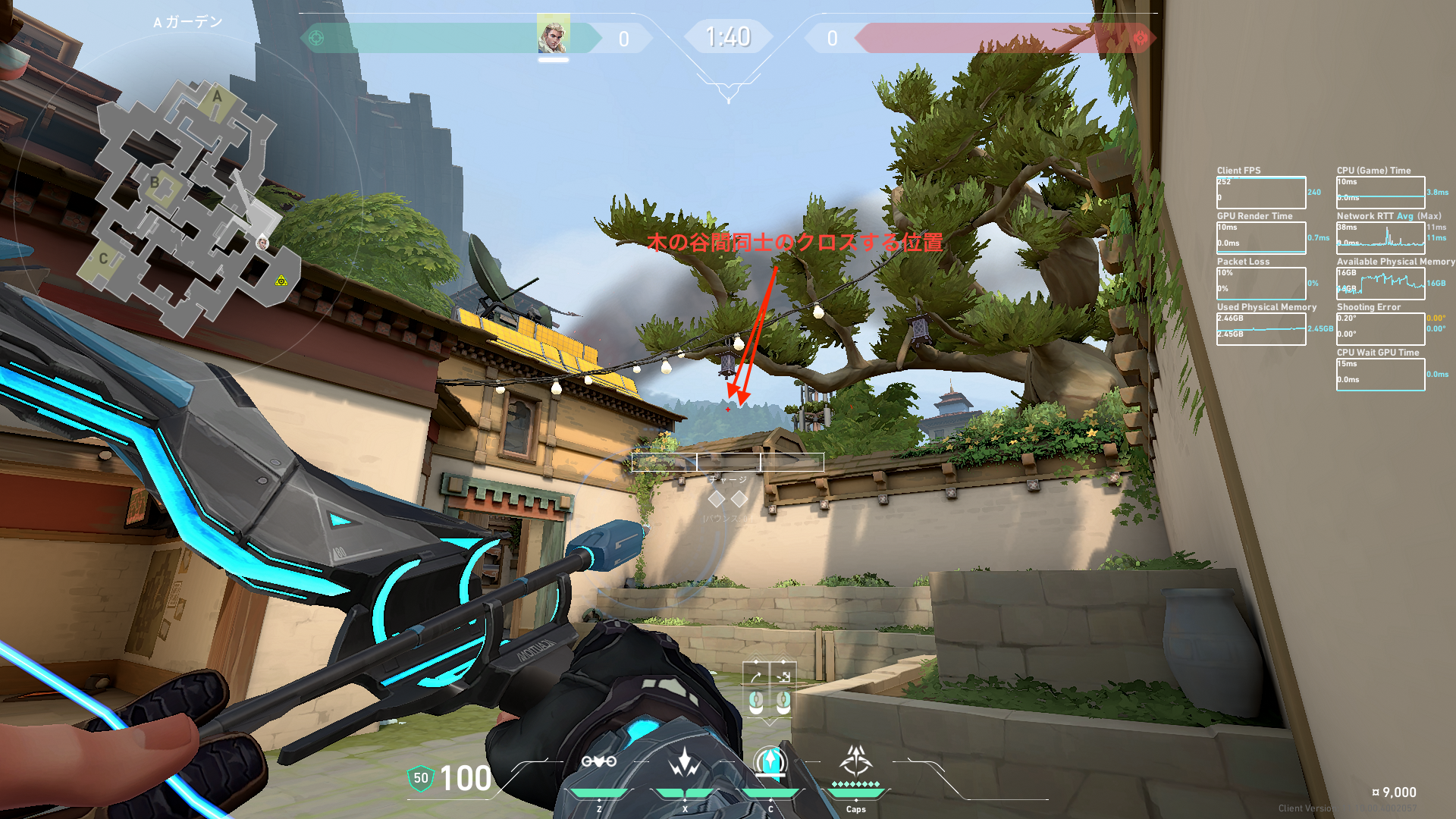Activate the Shock Bolt ability icon
1456x819 pixels.
(x=685, y=761)
